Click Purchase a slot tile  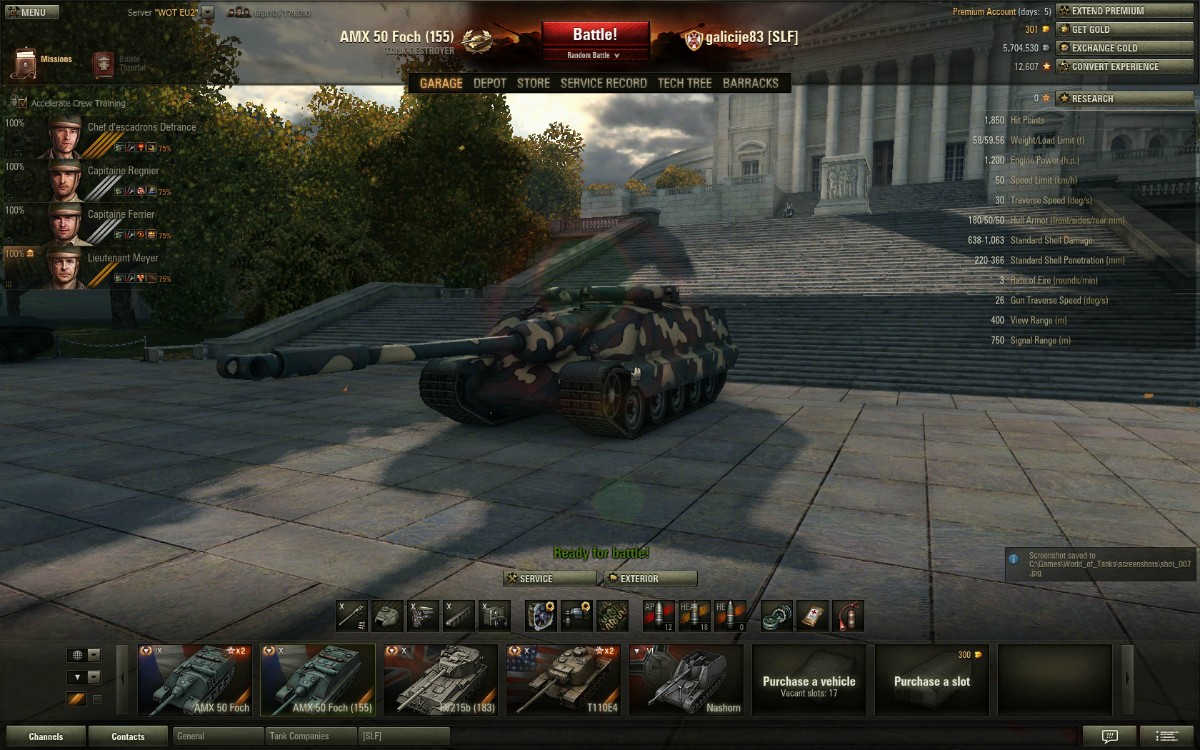coord(931,680)
